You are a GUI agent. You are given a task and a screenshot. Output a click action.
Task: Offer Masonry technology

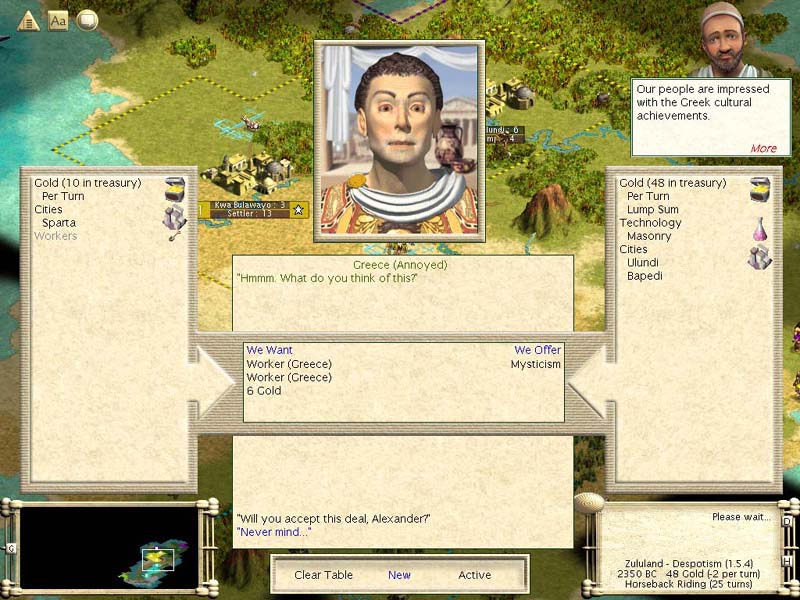[x=649, y=236]
